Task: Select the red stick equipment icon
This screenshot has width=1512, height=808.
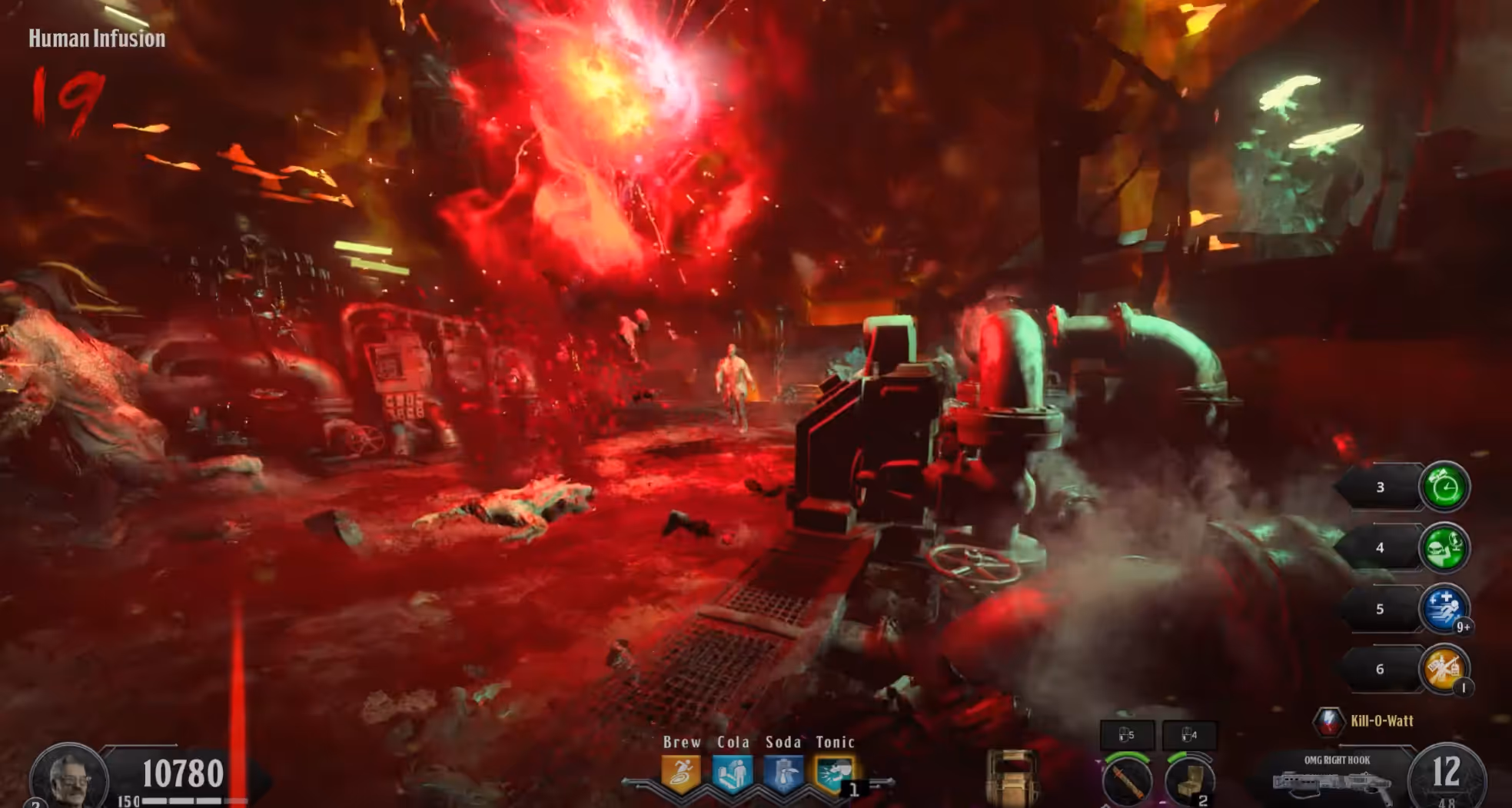Action: [1127, 780]
